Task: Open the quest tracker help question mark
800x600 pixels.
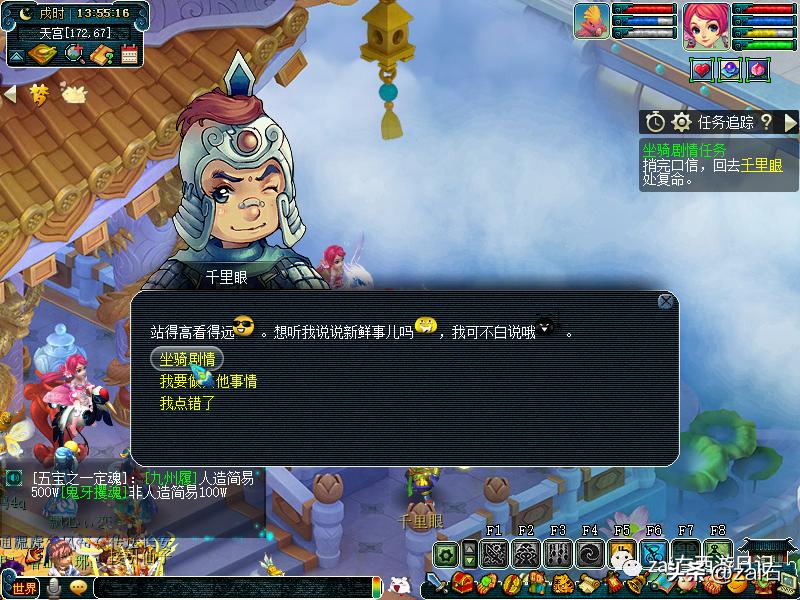Action: pyautogui.click(x=766, y=122)
